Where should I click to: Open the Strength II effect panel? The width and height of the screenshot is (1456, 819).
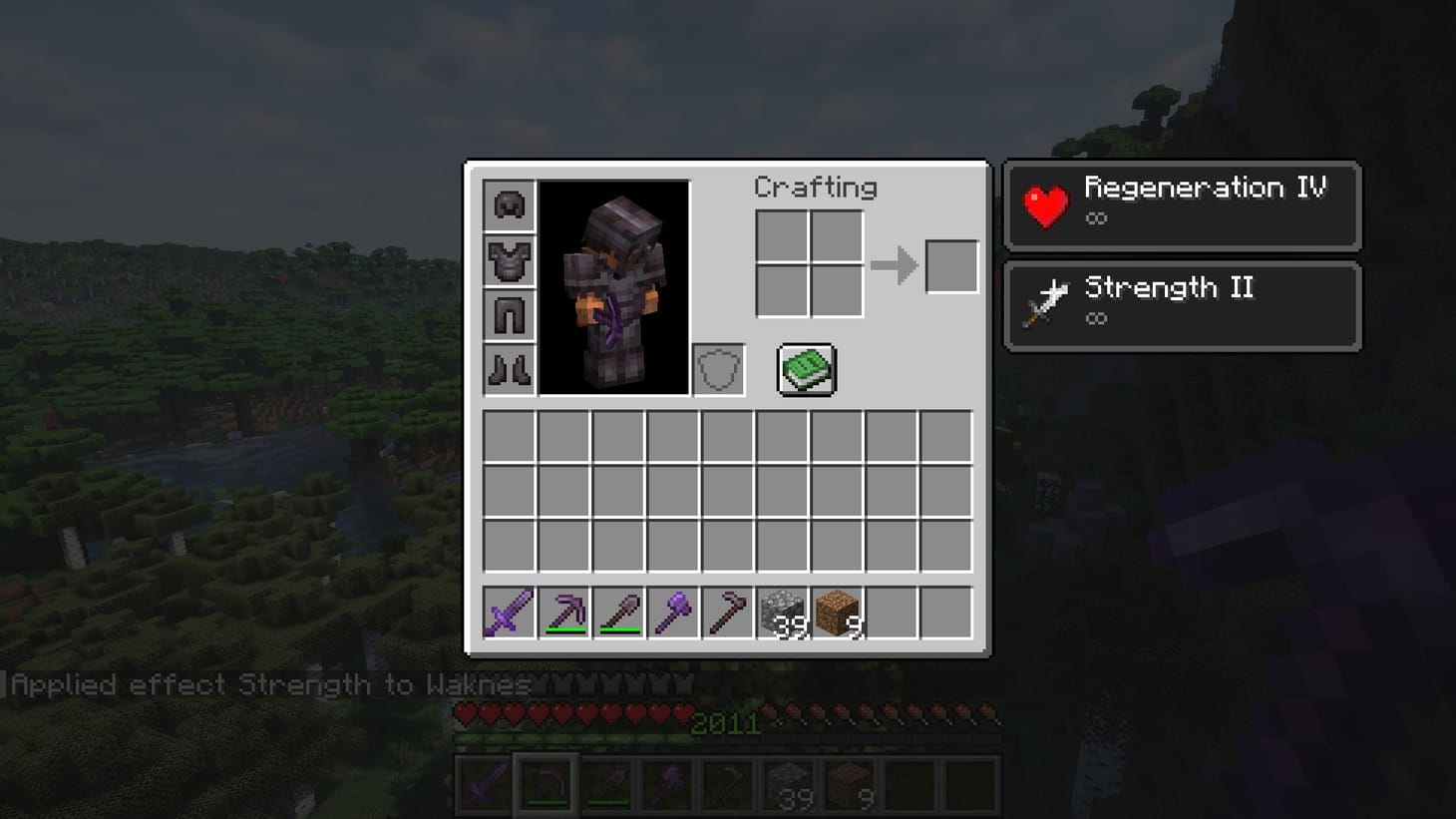click(x=1182, y=305)
